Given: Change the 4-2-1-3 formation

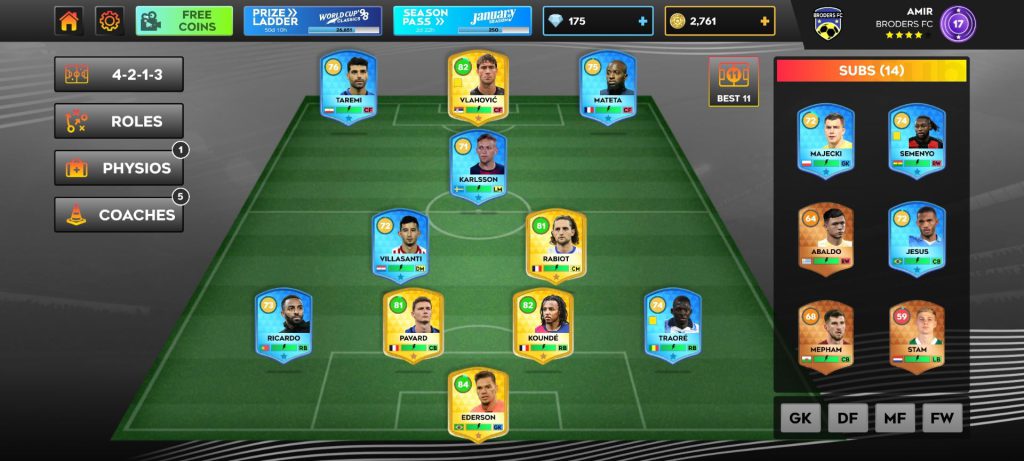Looking at the screenshot, I should tap(119, 75).
